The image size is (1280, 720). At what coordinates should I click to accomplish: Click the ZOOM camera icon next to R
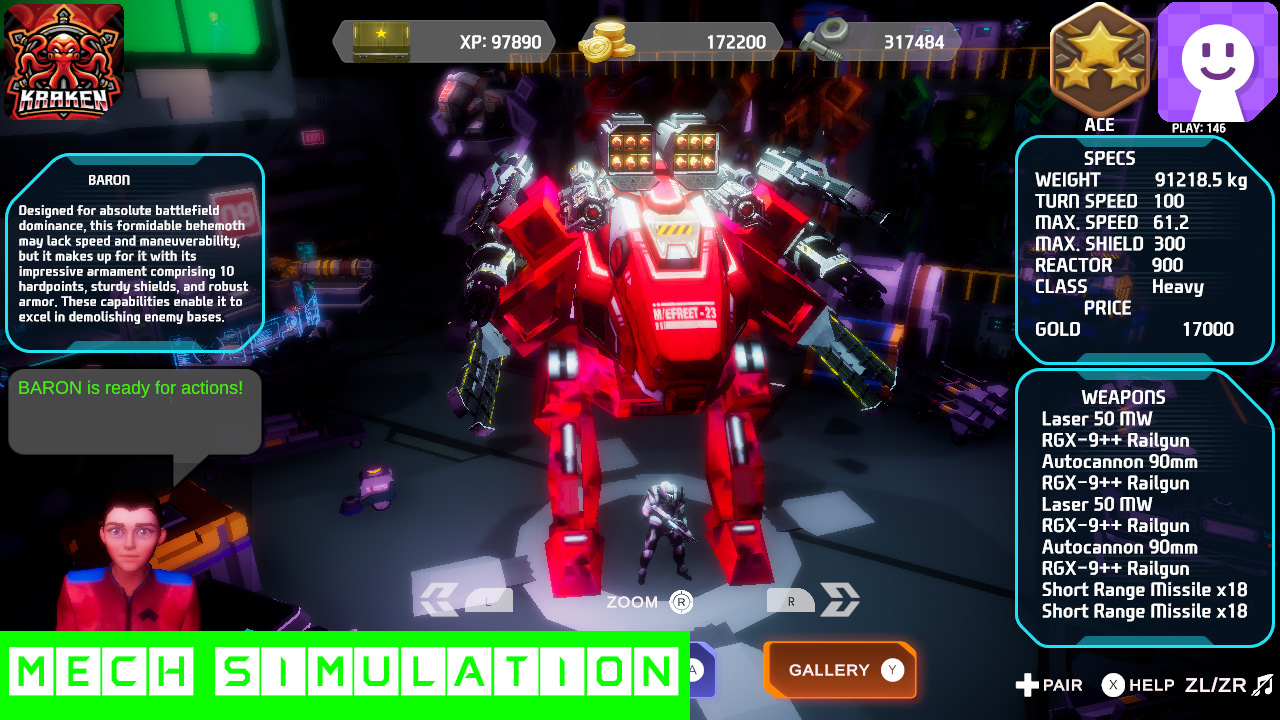(633, 602)
